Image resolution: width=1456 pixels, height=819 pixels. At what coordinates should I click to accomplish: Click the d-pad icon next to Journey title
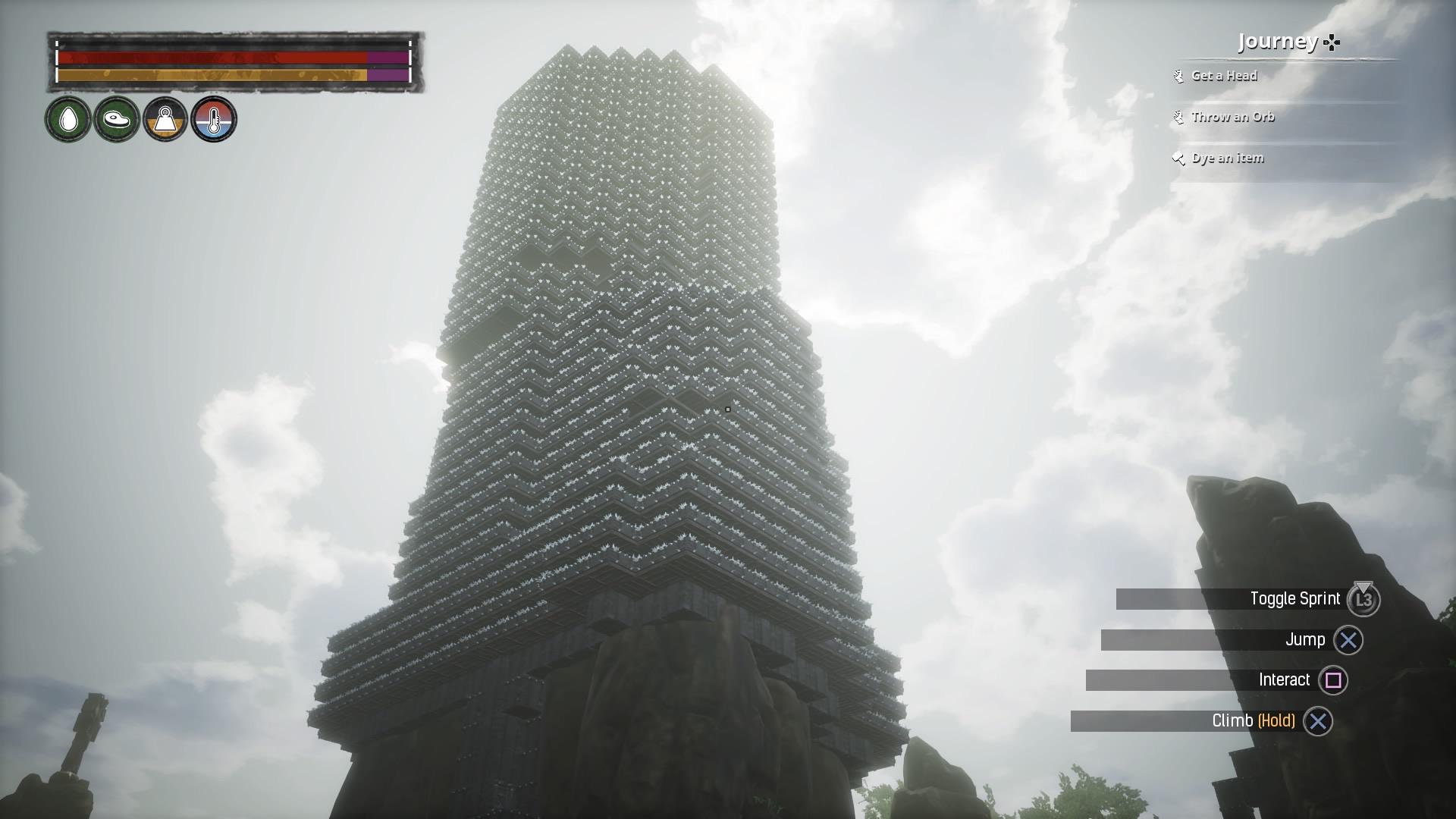point(1332,43)
